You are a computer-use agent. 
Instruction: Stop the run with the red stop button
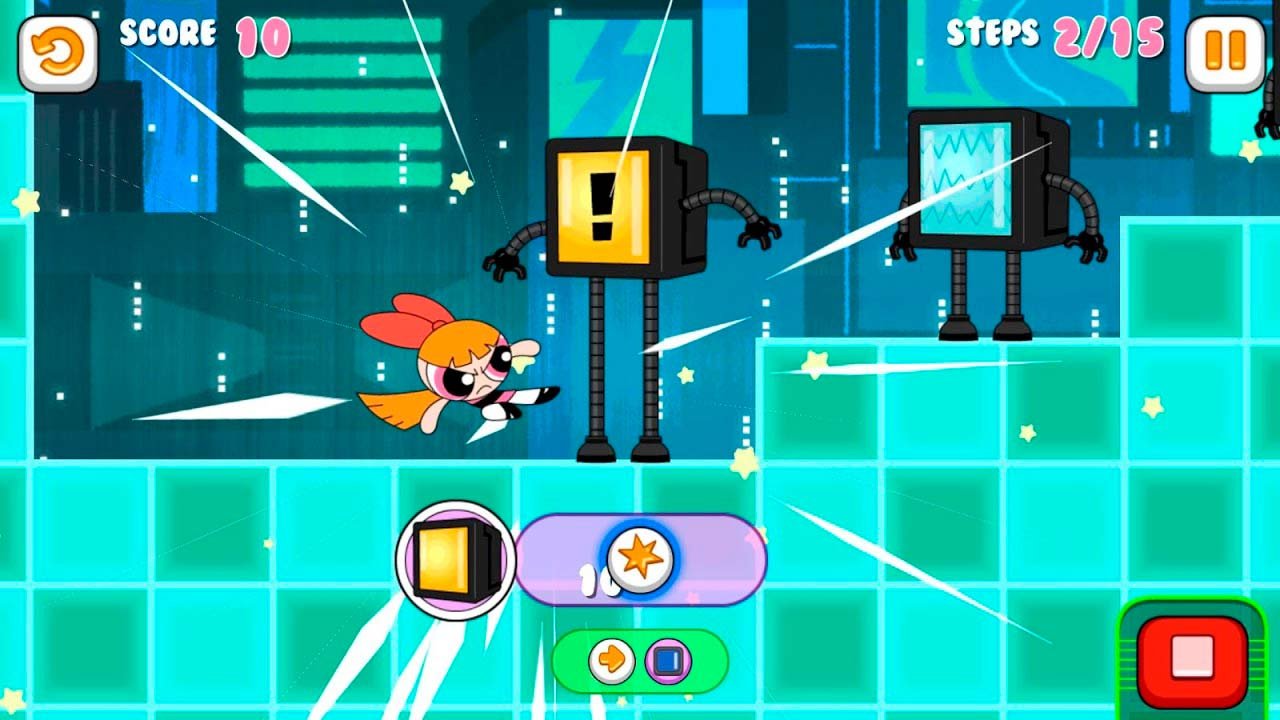coord(1192,660)
